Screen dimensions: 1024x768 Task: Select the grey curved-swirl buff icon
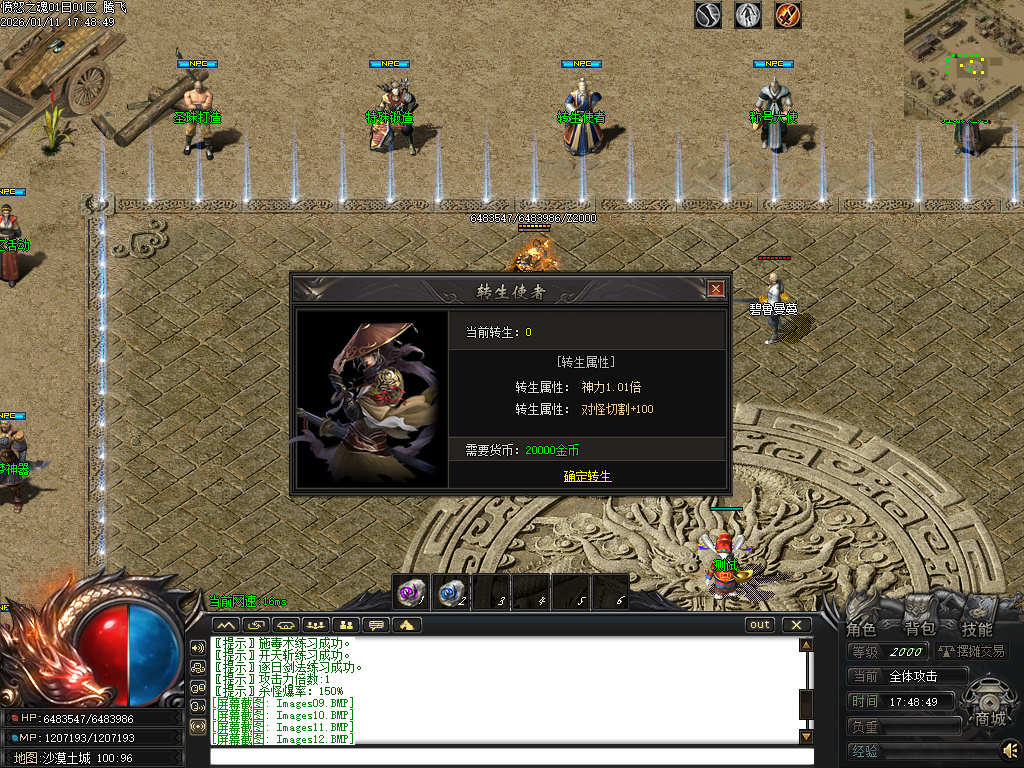[708, 15]
